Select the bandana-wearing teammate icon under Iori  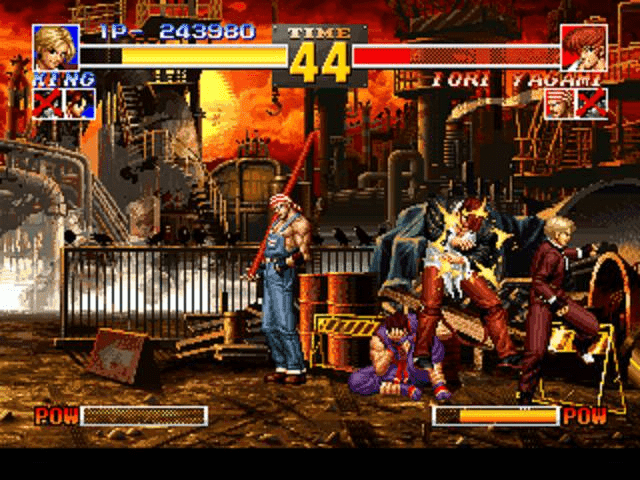[559, 103]
